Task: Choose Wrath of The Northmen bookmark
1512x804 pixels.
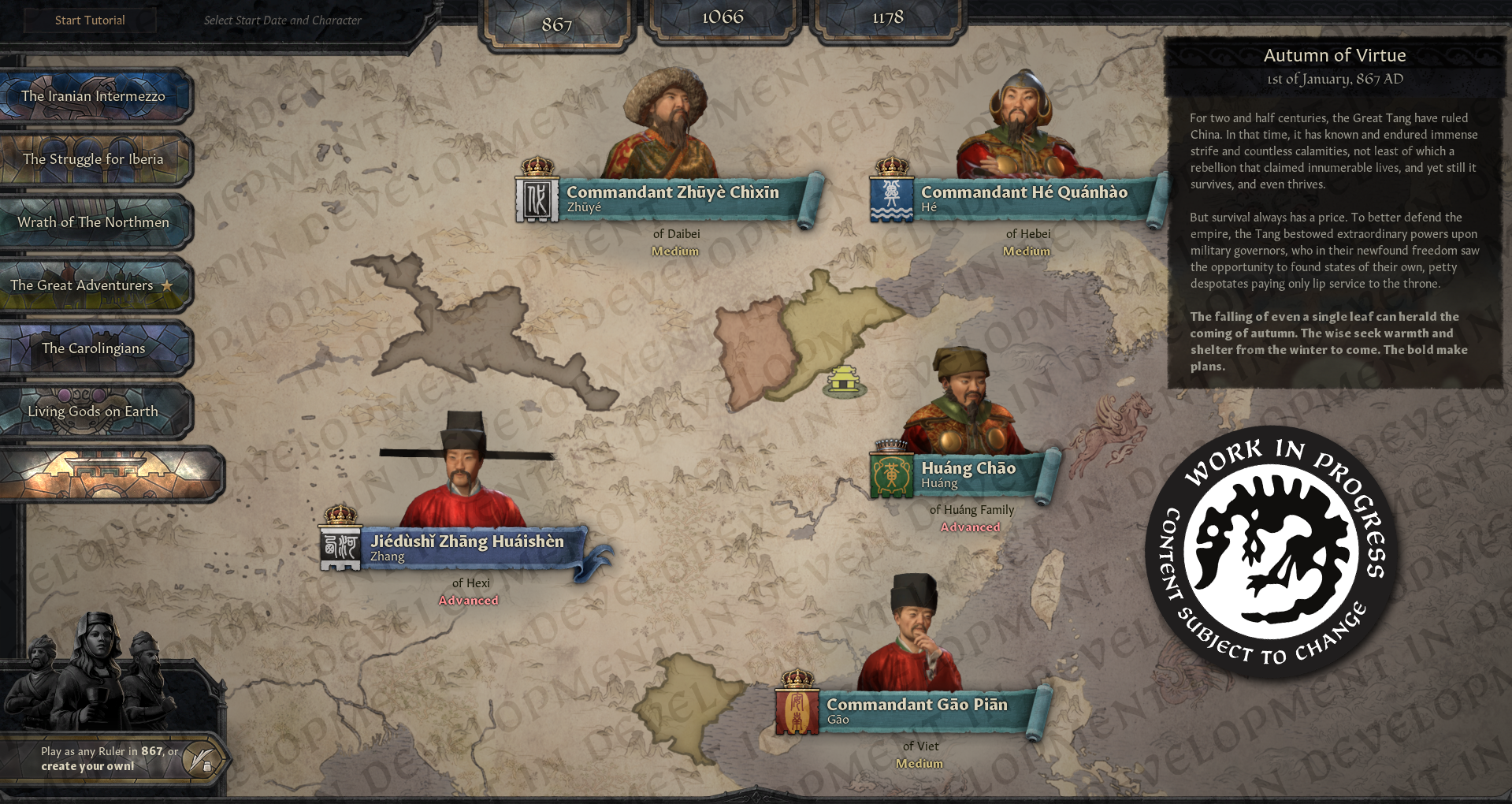Action: (94, 222)
